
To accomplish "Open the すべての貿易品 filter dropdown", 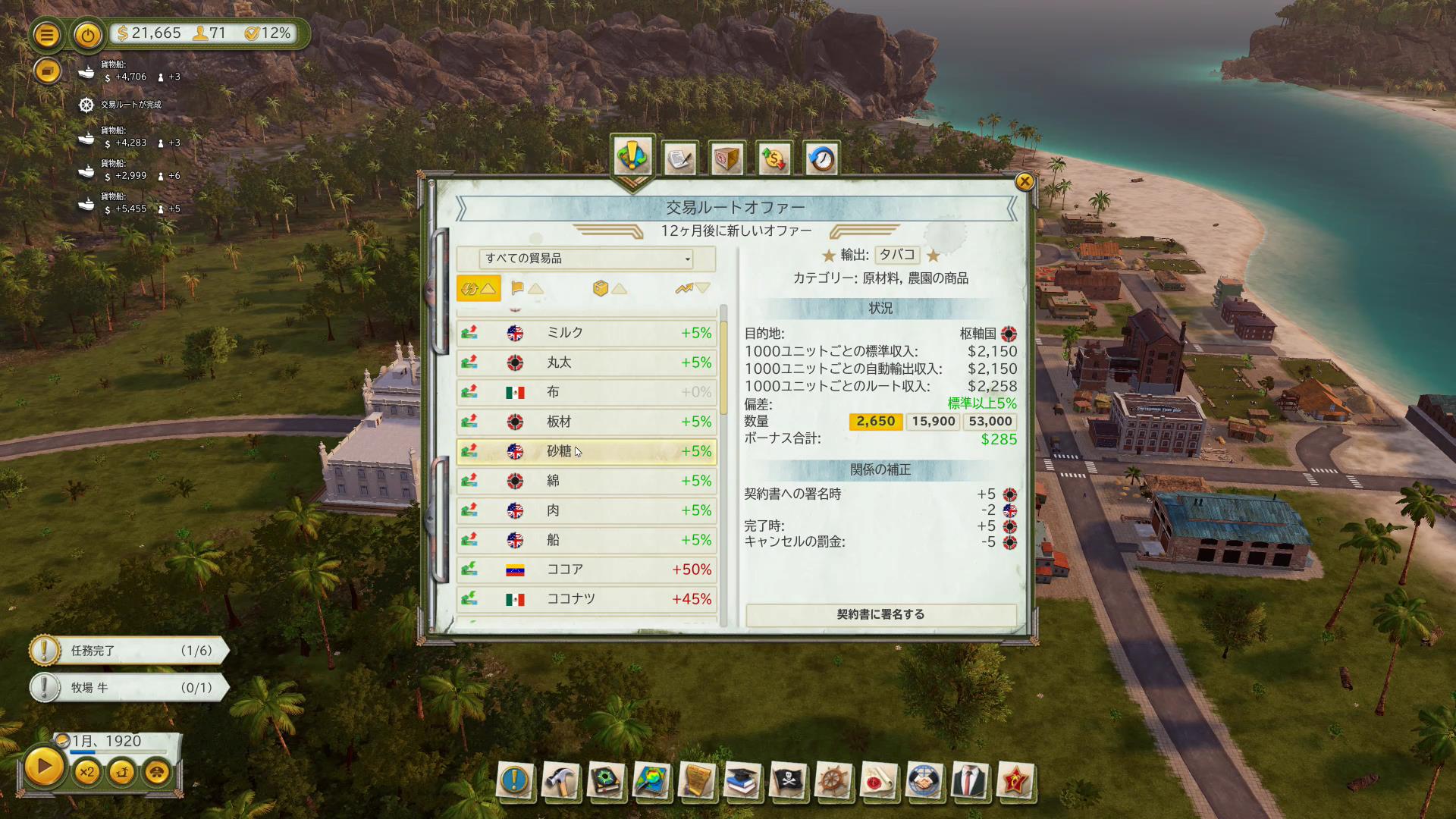I will [x=586, y=259].
